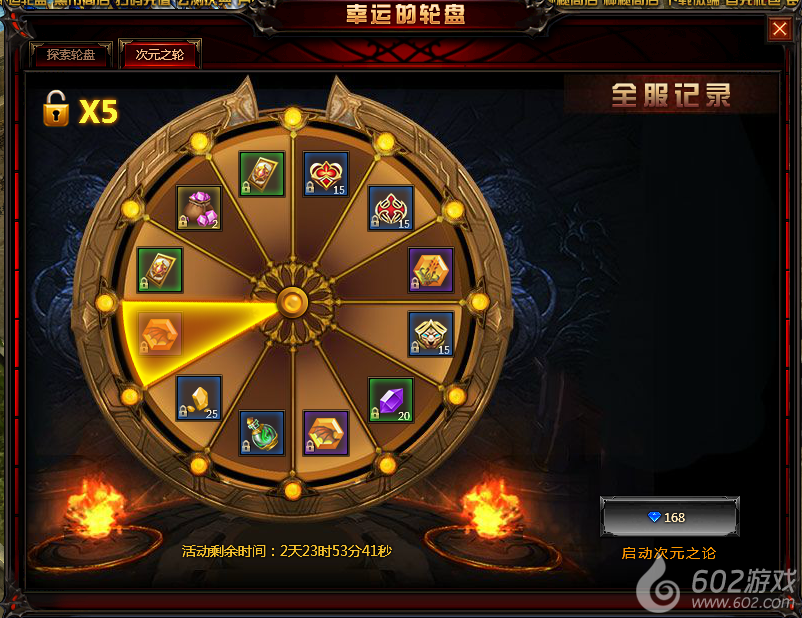
Task: Select the red winged crest prize
Action: pos(390,208)
